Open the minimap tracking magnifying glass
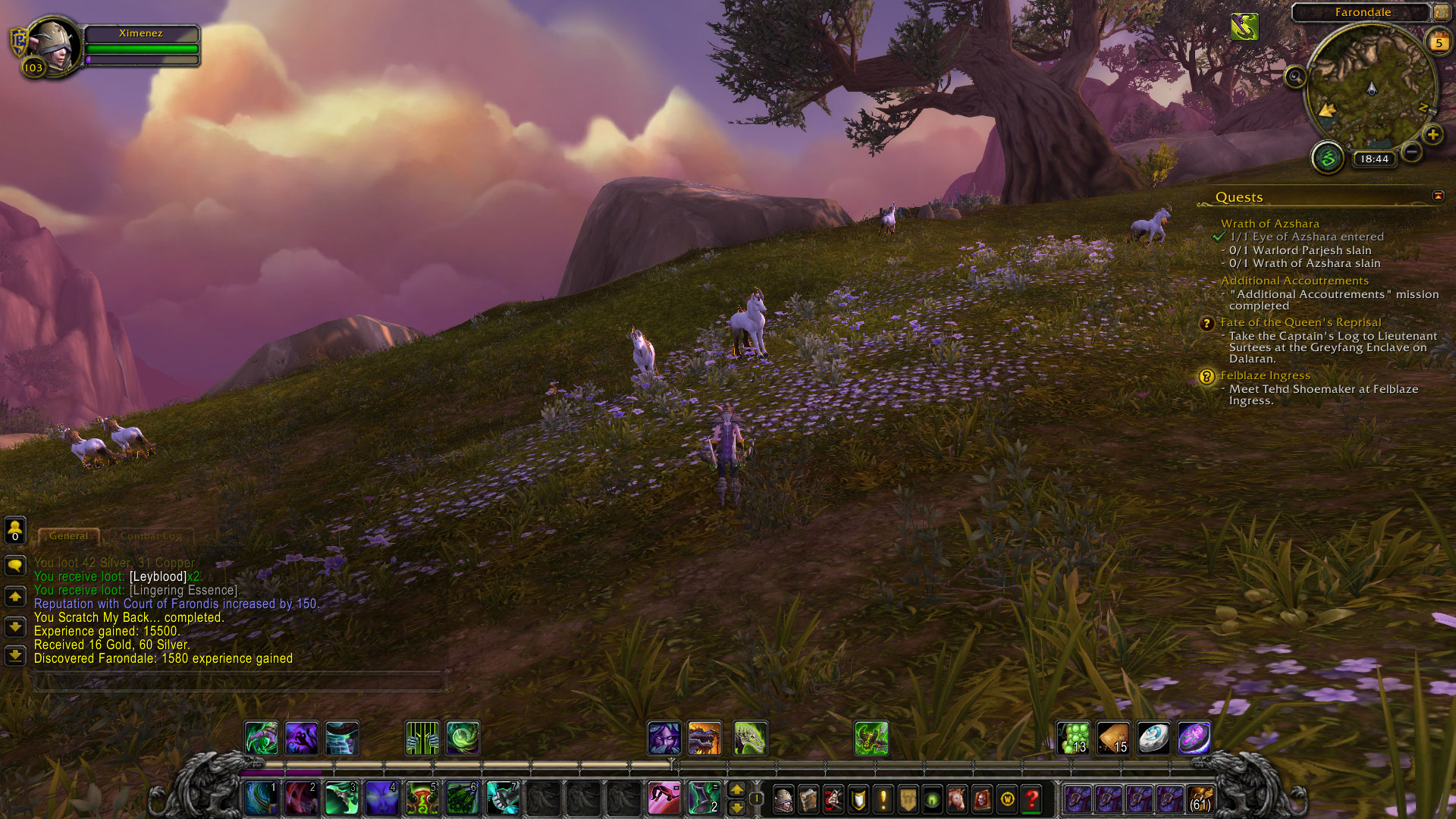This screenshot has height=819, width=1456. 1295,77
